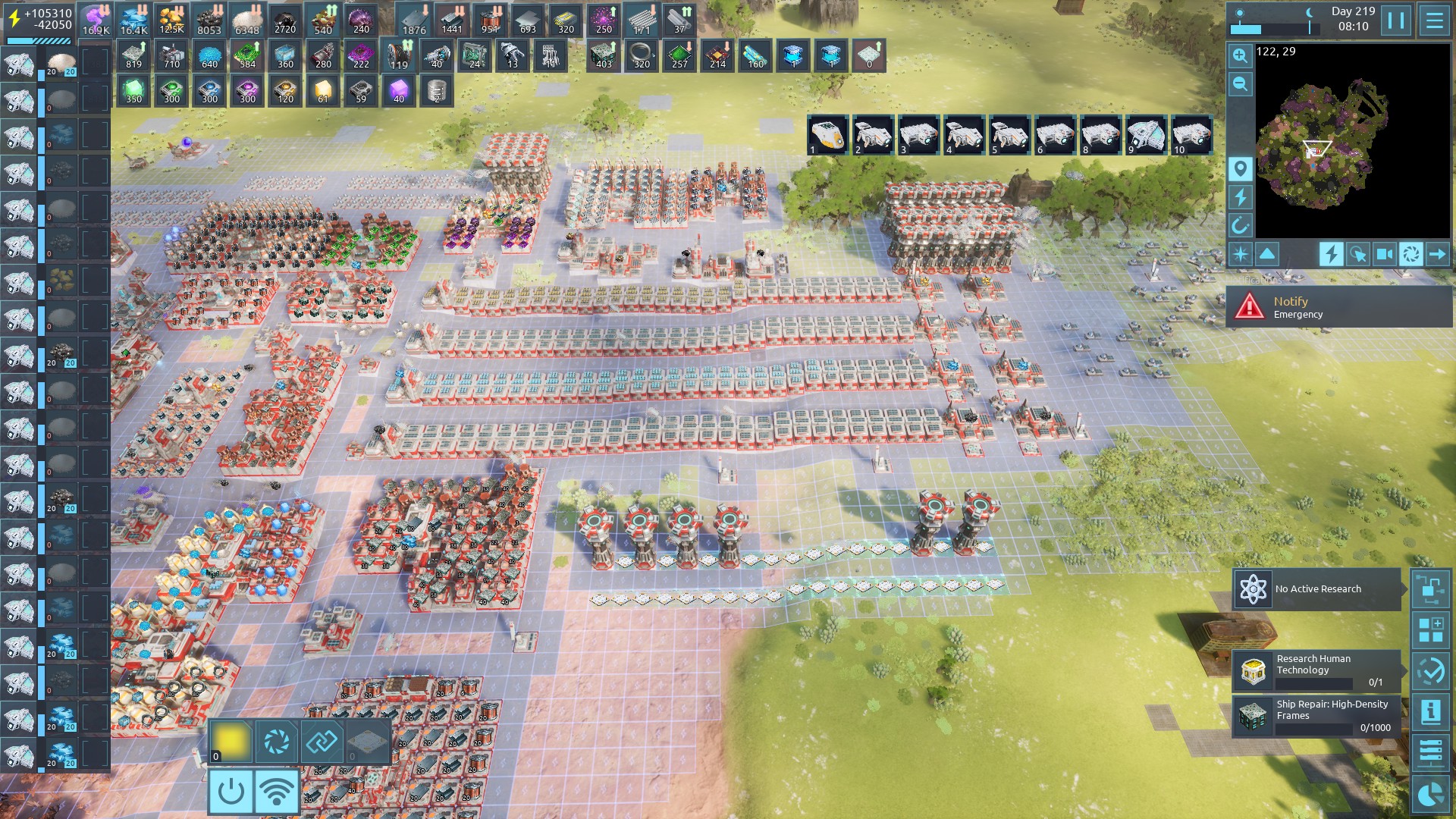Zoom in on the minimap
This screenshot has height=819, width=1456.
tap(1240, 55)
